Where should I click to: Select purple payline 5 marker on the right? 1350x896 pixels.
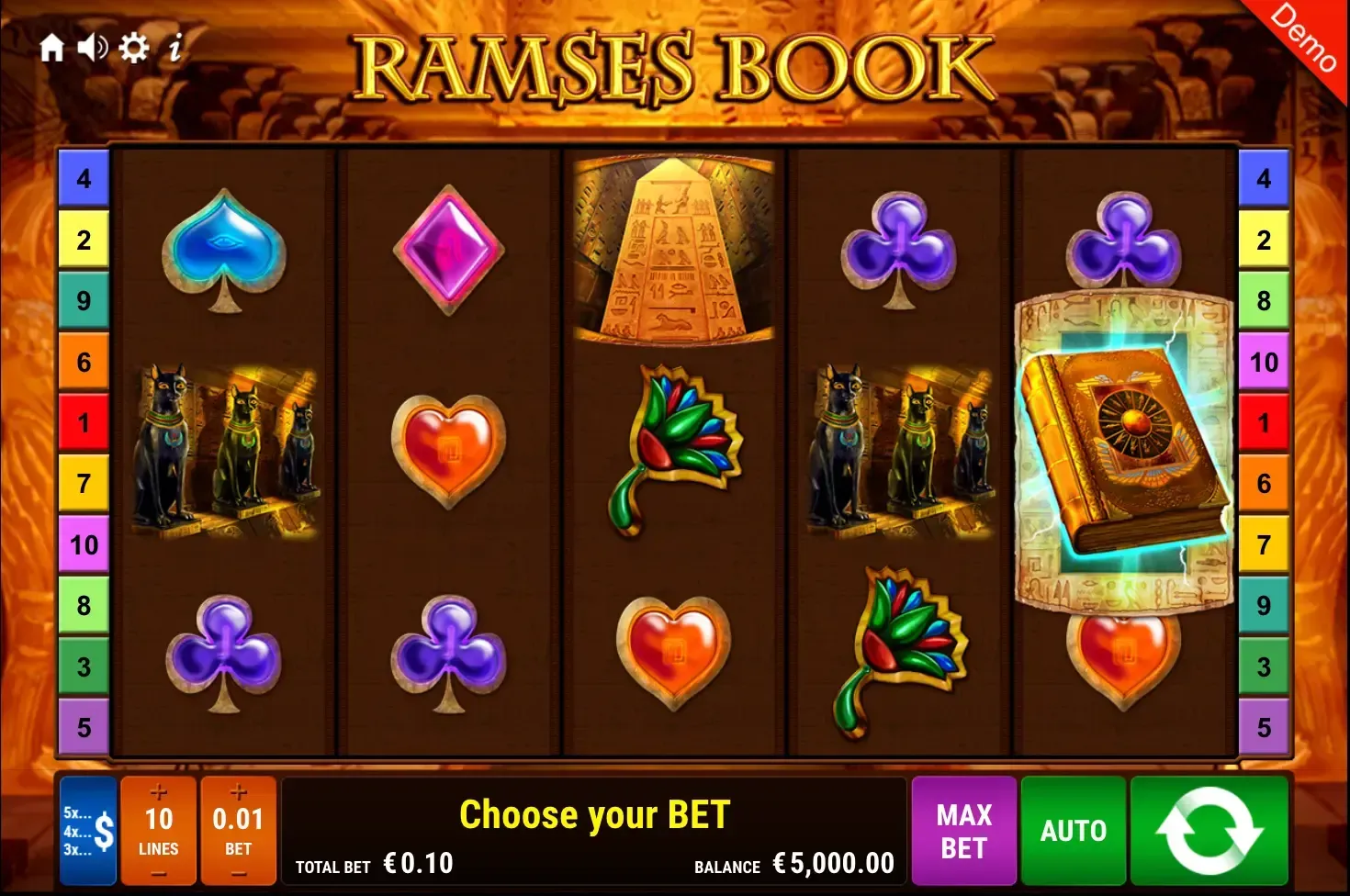click(1266, 725)
